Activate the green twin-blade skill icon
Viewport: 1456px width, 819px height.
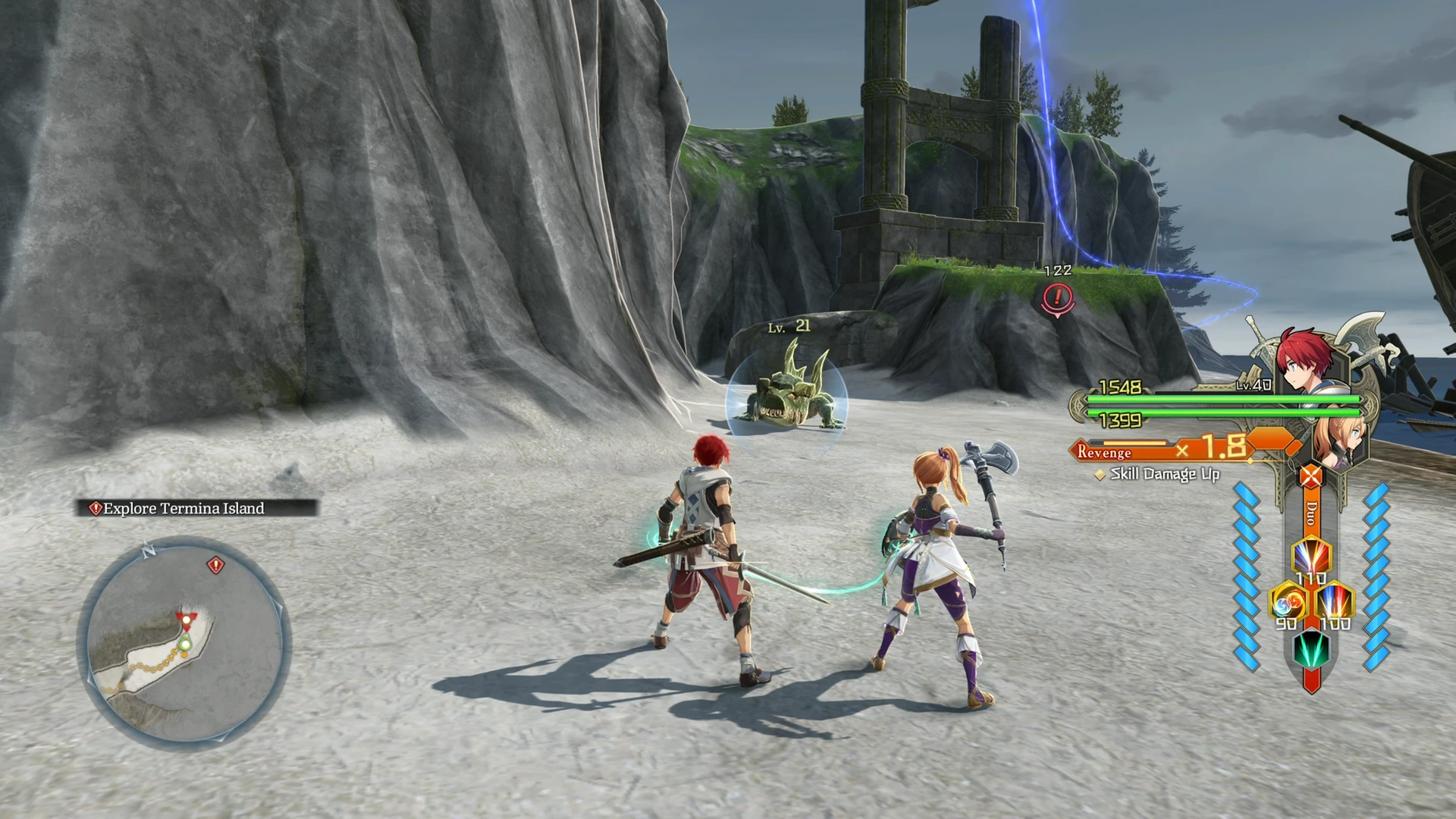tap(1311, 648)
